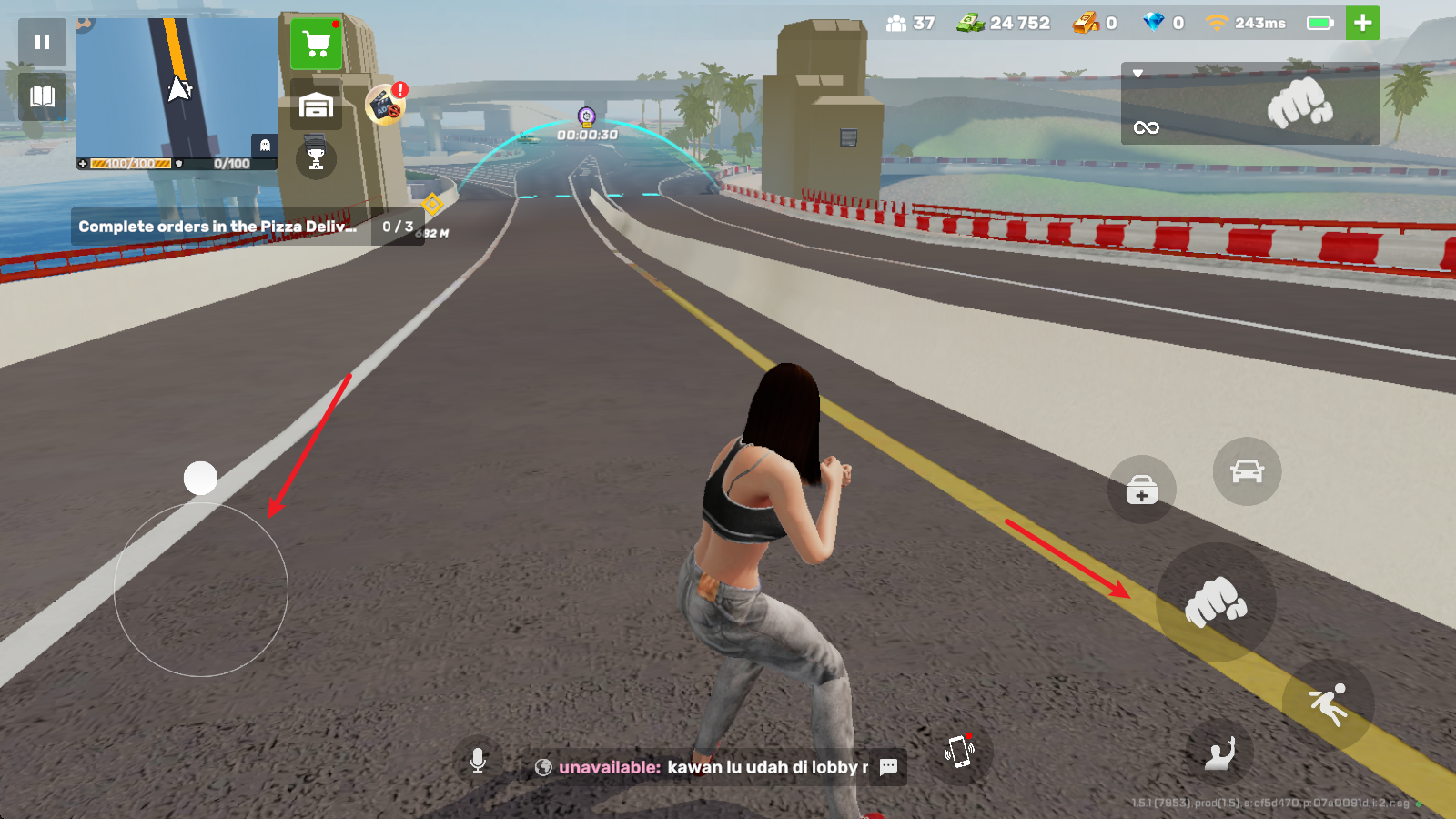Image resolution: width=1456 pixels, height=819 pixels.
Task: Open the garage button
Action: (x=316, y=106)
